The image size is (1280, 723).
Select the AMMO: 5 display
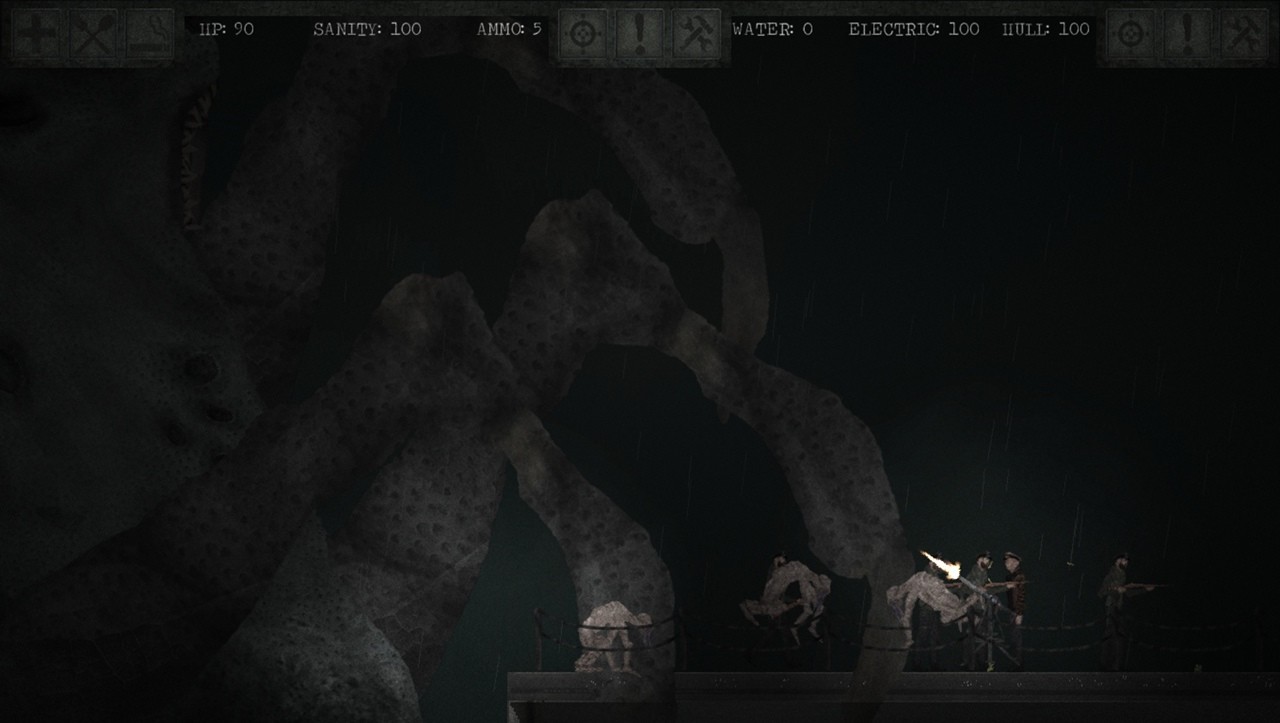tap(508, 30)
